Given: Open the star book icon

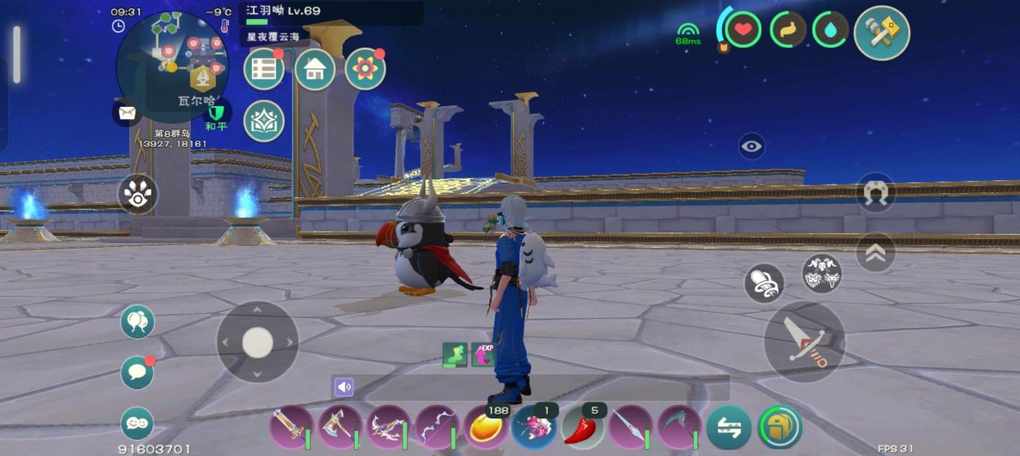Looking at the screenshot, I should [x=264, y=121].
